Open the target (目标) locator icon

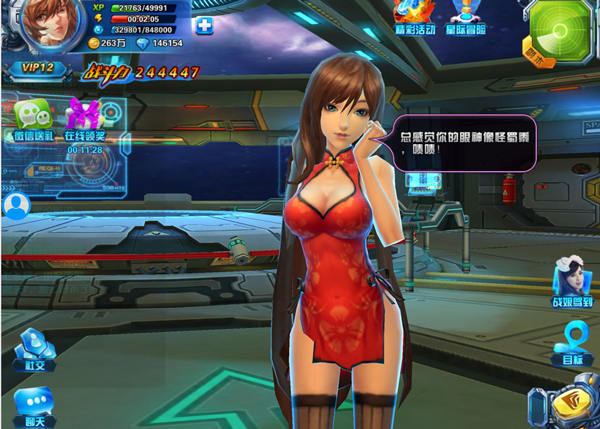coord(573,341)
